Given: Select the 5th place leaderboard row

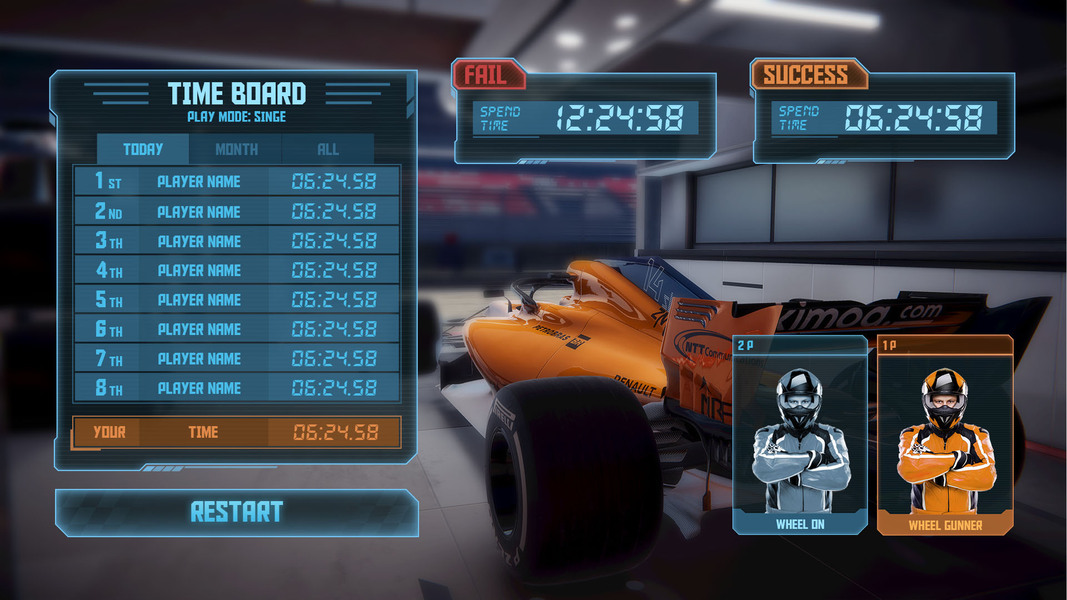Looking at the screenshot, I should (237, 300).
